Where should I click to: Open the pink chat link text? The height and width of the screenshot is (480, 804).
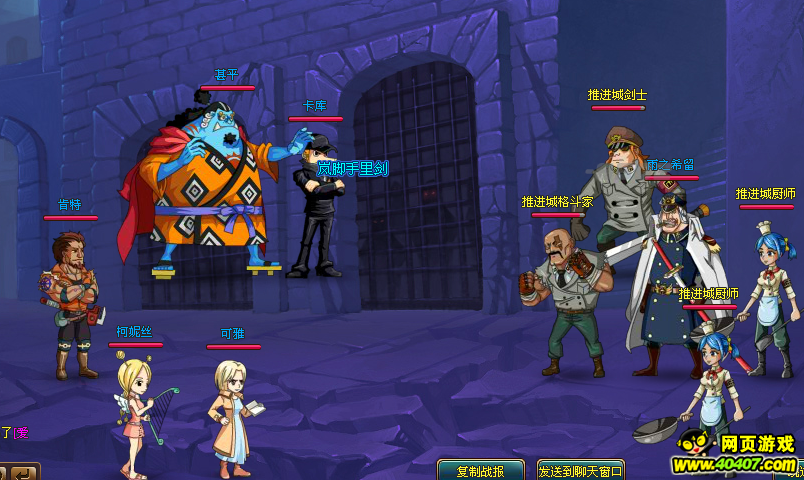coord(20,433)
